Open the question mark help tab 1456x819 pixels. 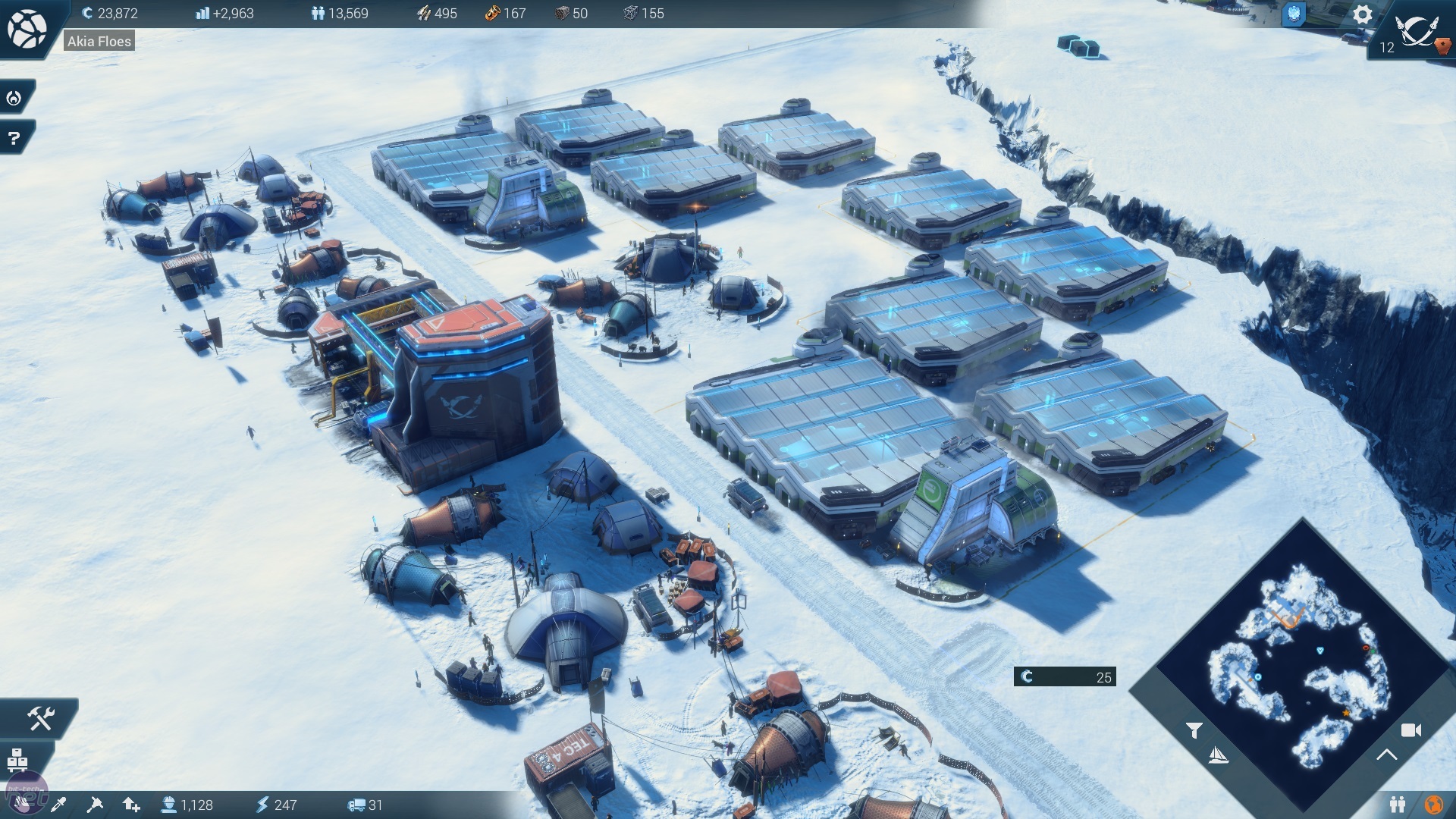14,138
